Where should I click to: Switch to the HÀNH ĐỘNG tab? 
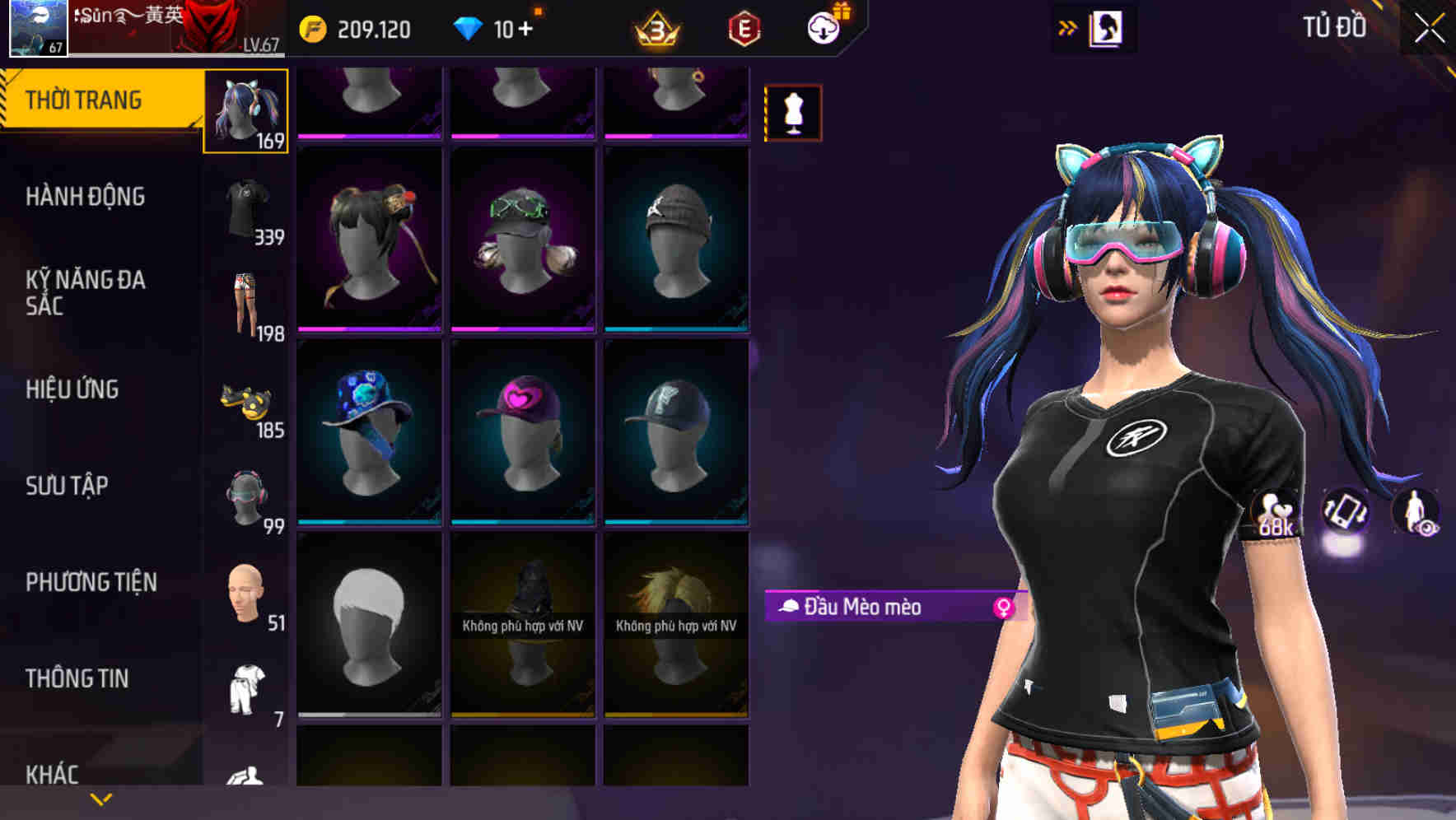[85, 197]
